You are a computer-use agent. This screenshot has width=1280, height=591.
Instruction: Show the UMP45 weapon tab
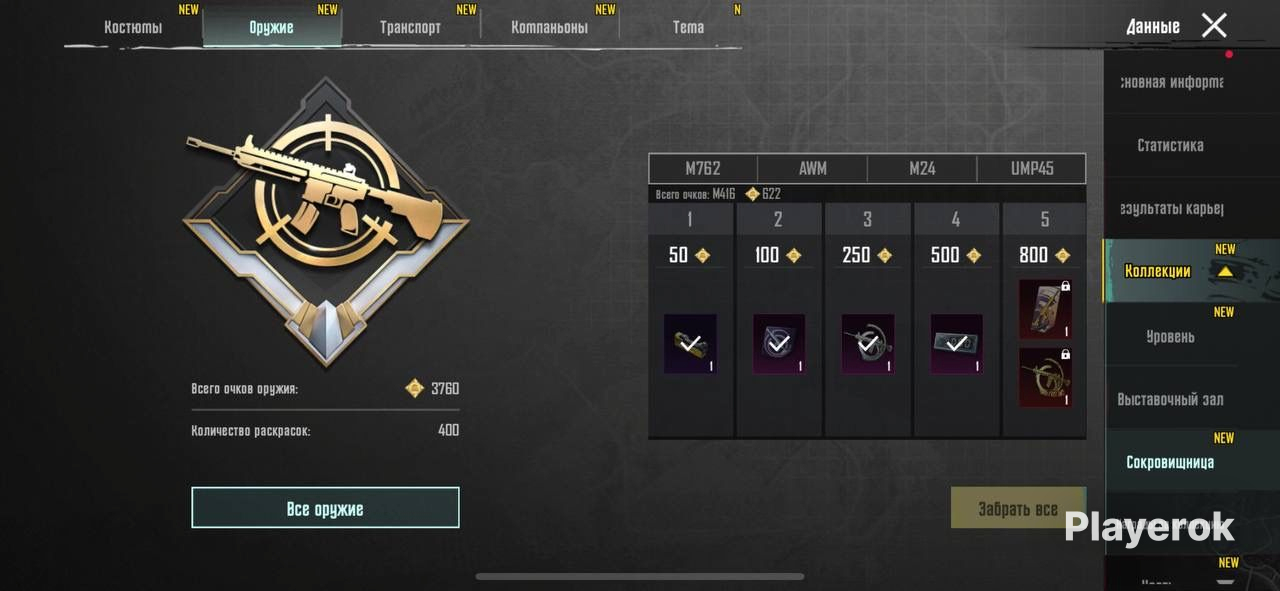1031,168
